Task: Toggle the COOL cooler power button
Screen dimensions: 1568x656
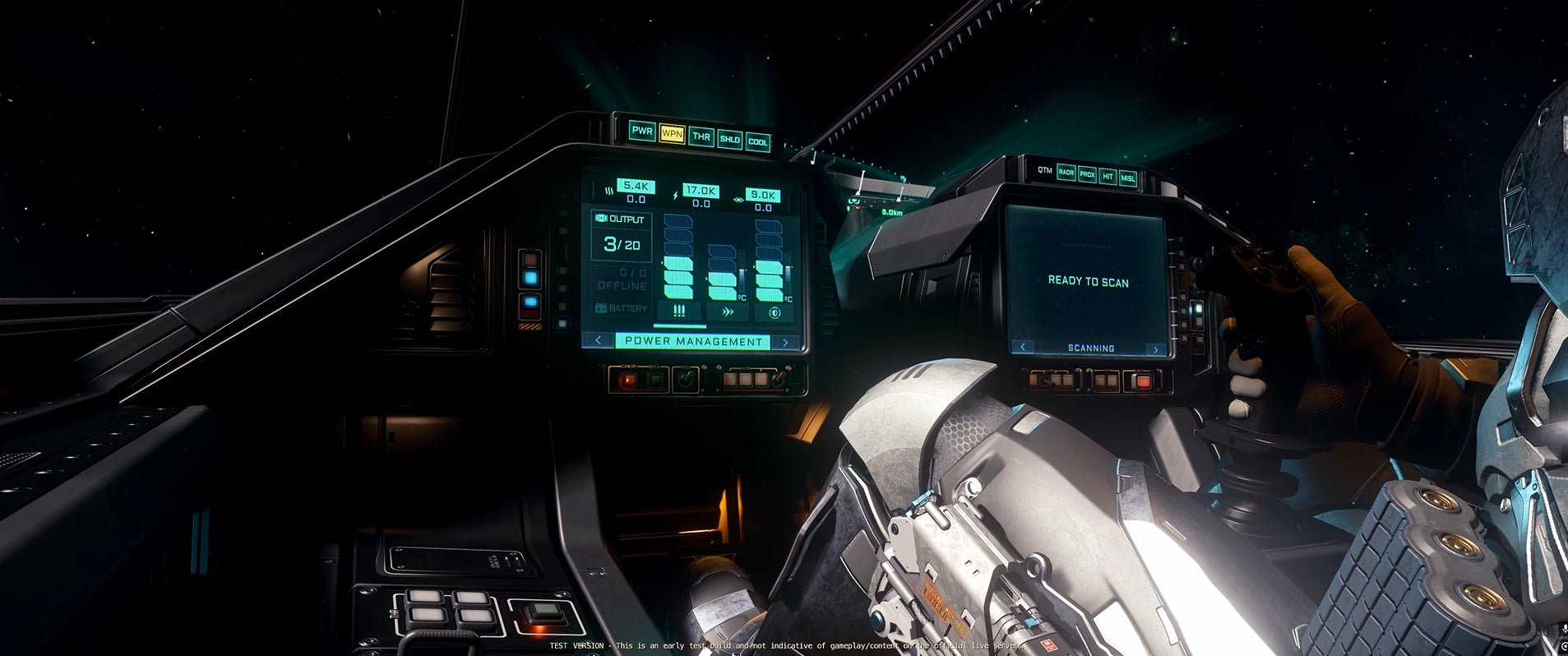Action: tap(757, 141)
